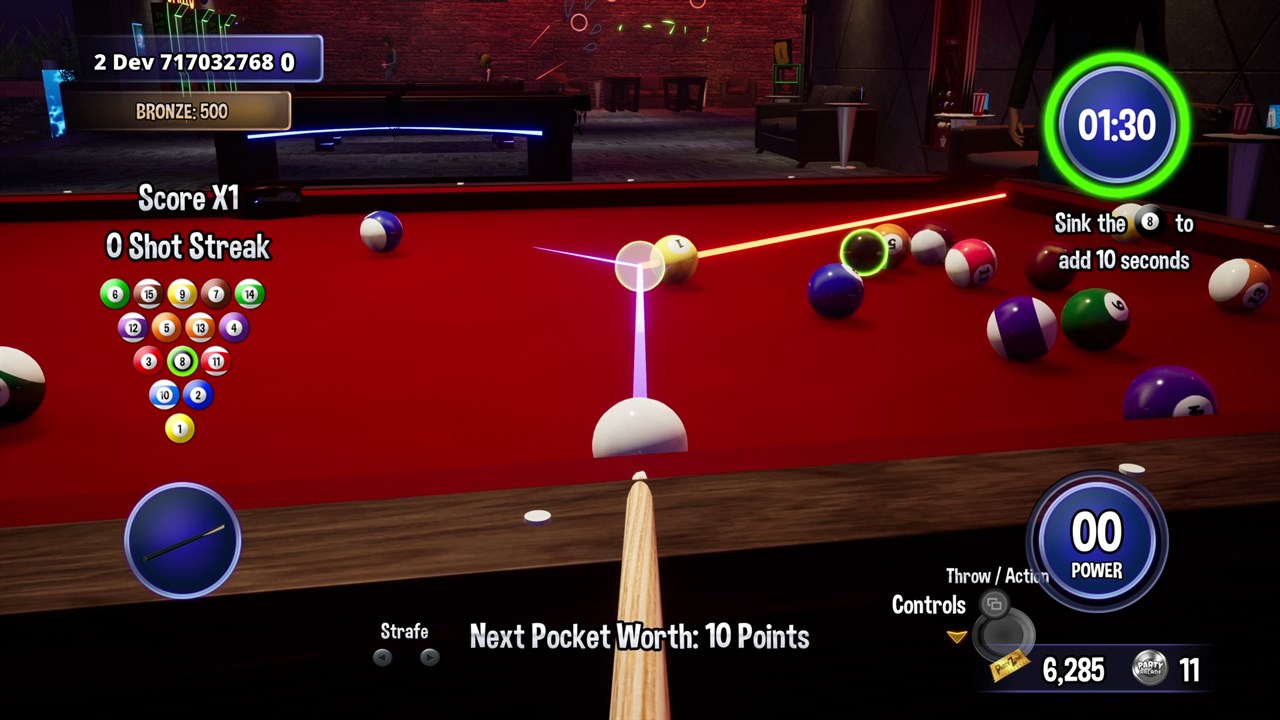Click the round POWER gauge
Viewport: 1280px width, 720px height.
click(1097, 543)
